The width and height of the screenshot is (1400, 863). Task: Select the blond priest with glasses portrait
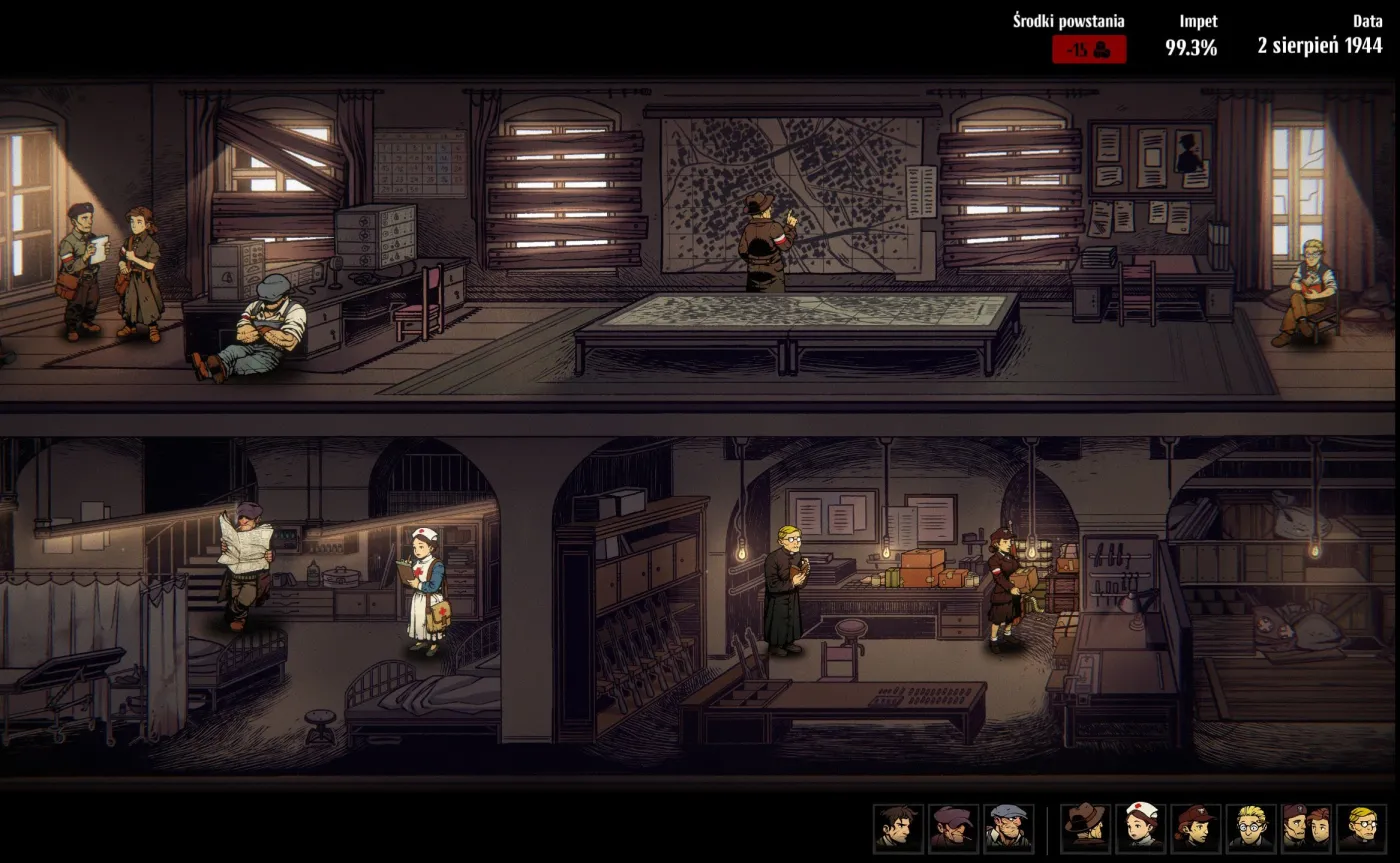pos(1361,827)
